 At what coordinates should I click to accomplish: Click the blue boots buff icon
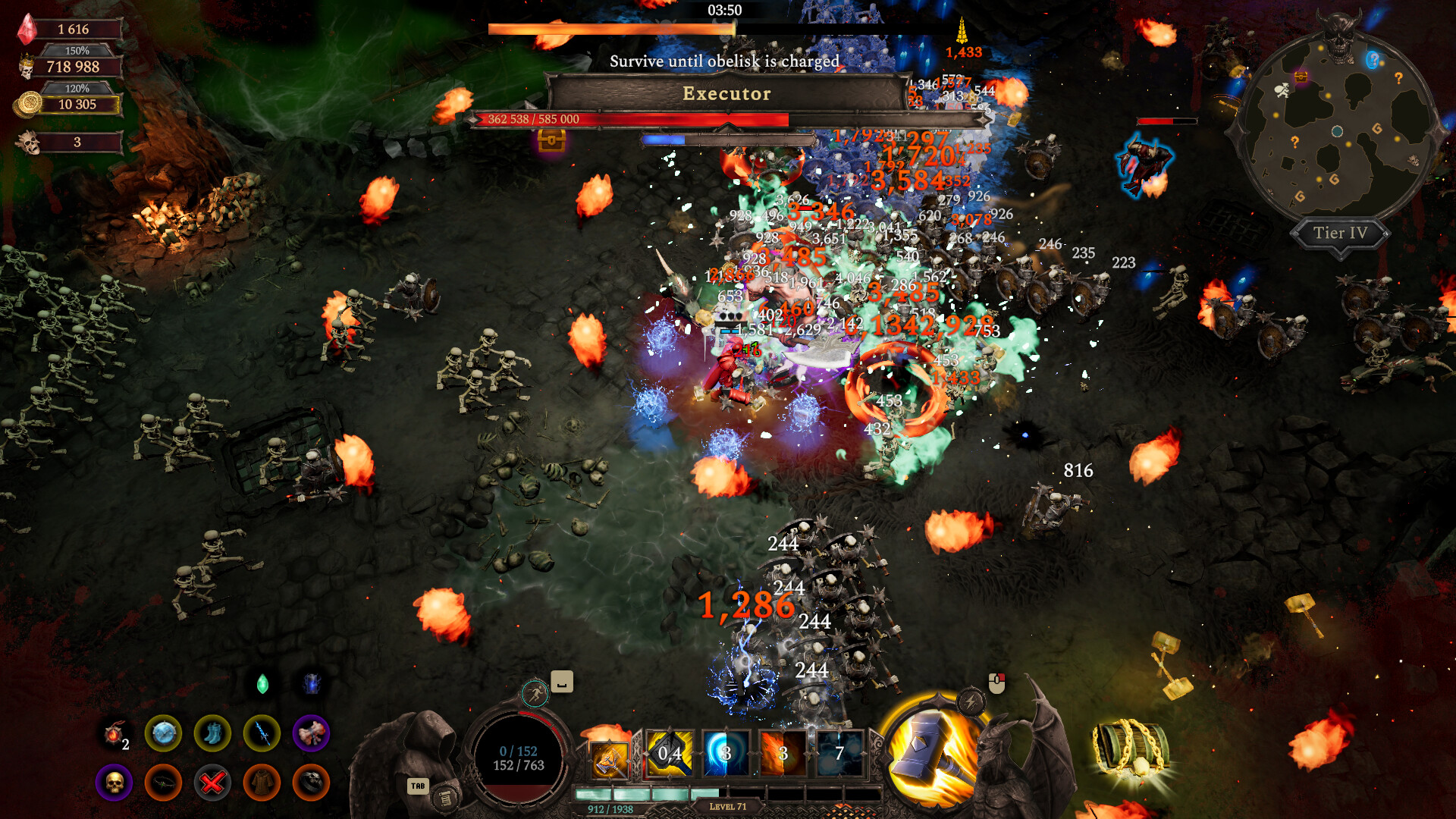[213, 734]
